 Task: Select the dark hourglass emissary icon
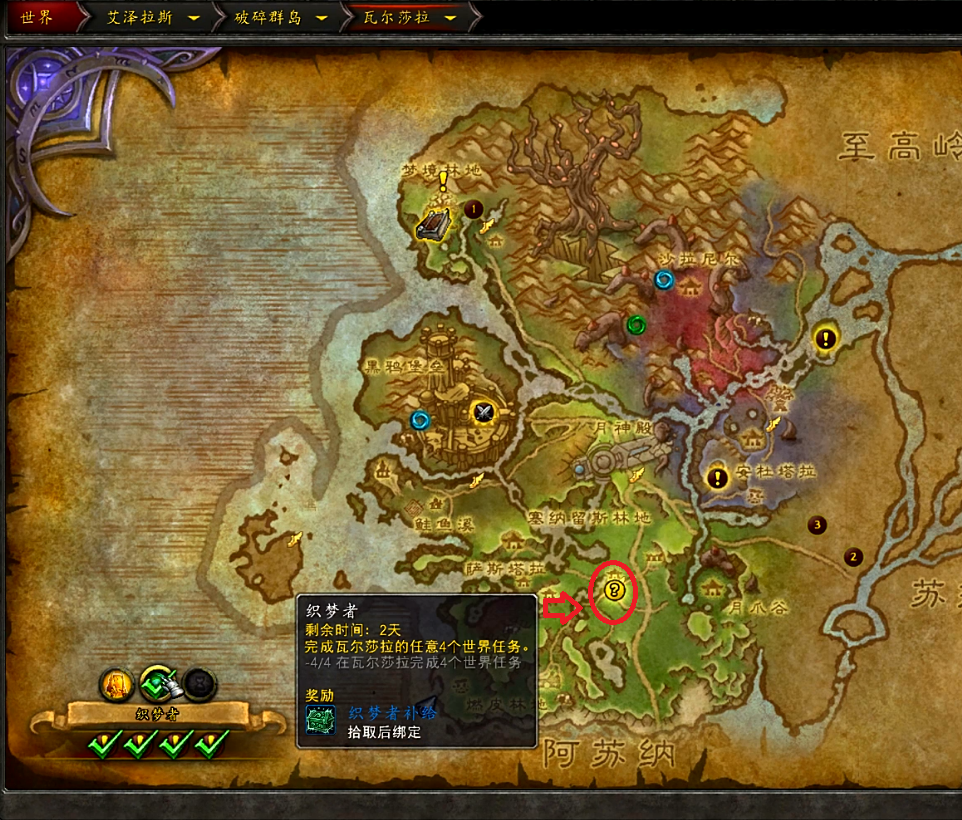pyautogui.click(x=198, y=684)
